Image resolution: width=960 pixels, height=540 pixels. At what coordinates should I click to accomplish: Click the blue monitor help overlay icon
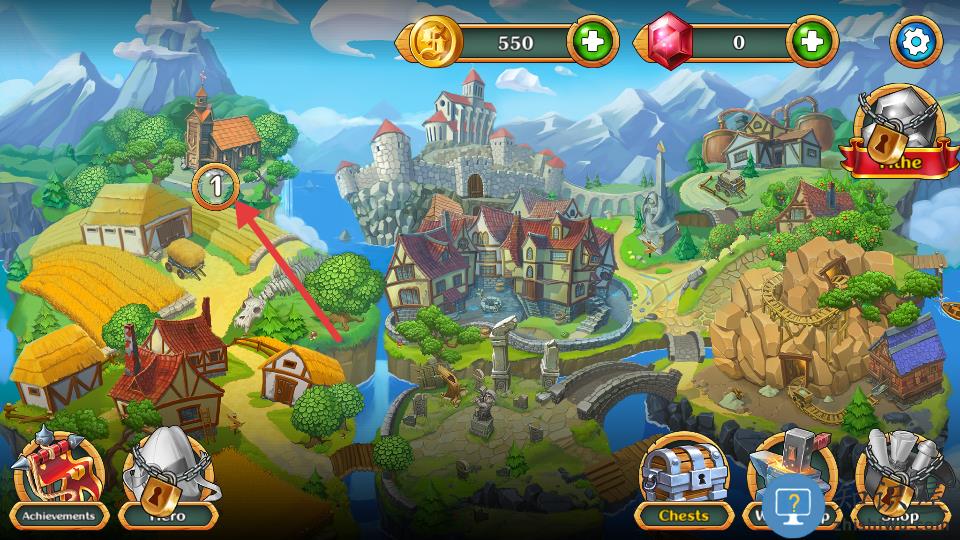point(795,503)
